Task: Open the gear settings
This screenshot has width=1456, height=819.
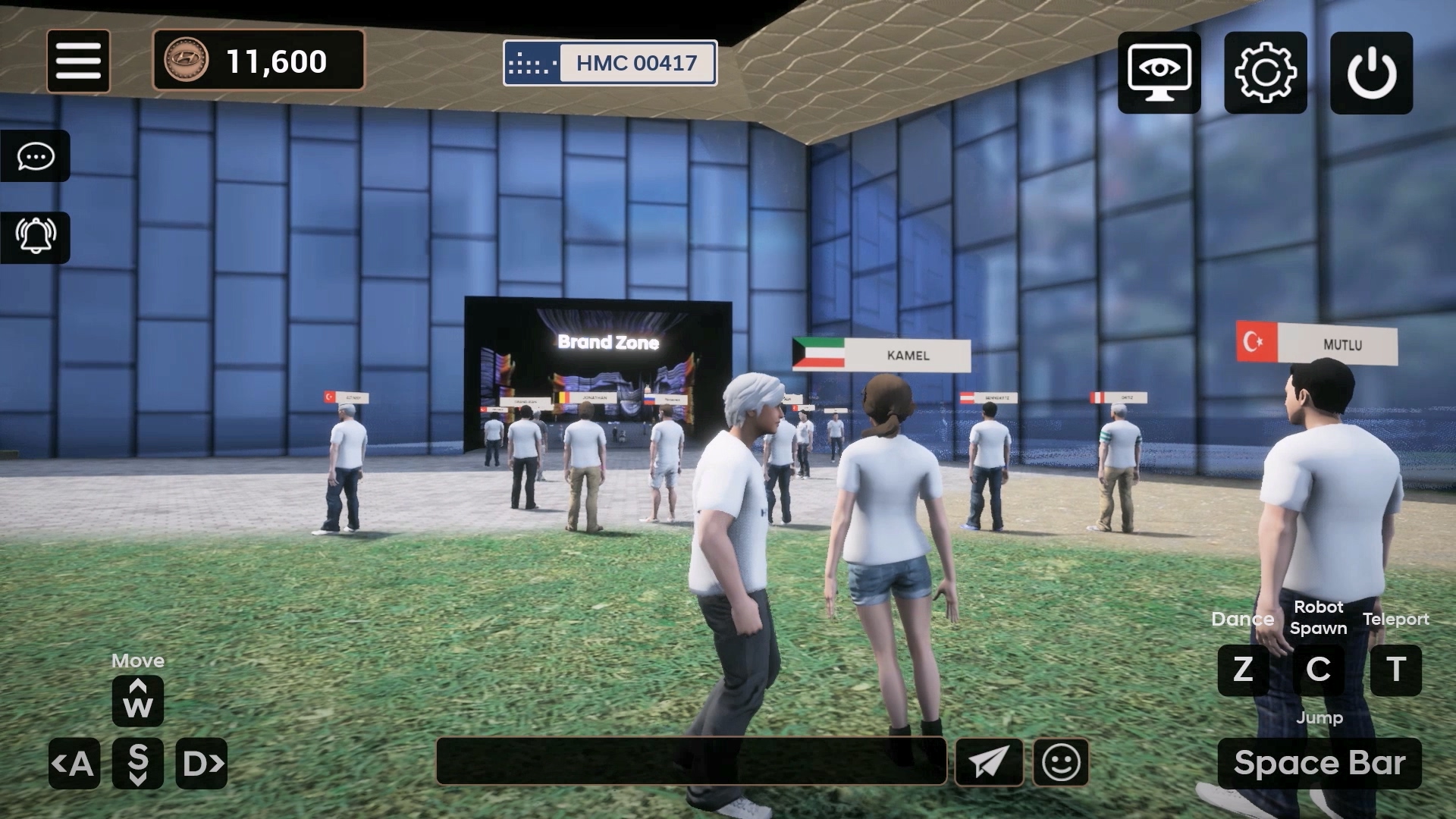Action: 1265,73
